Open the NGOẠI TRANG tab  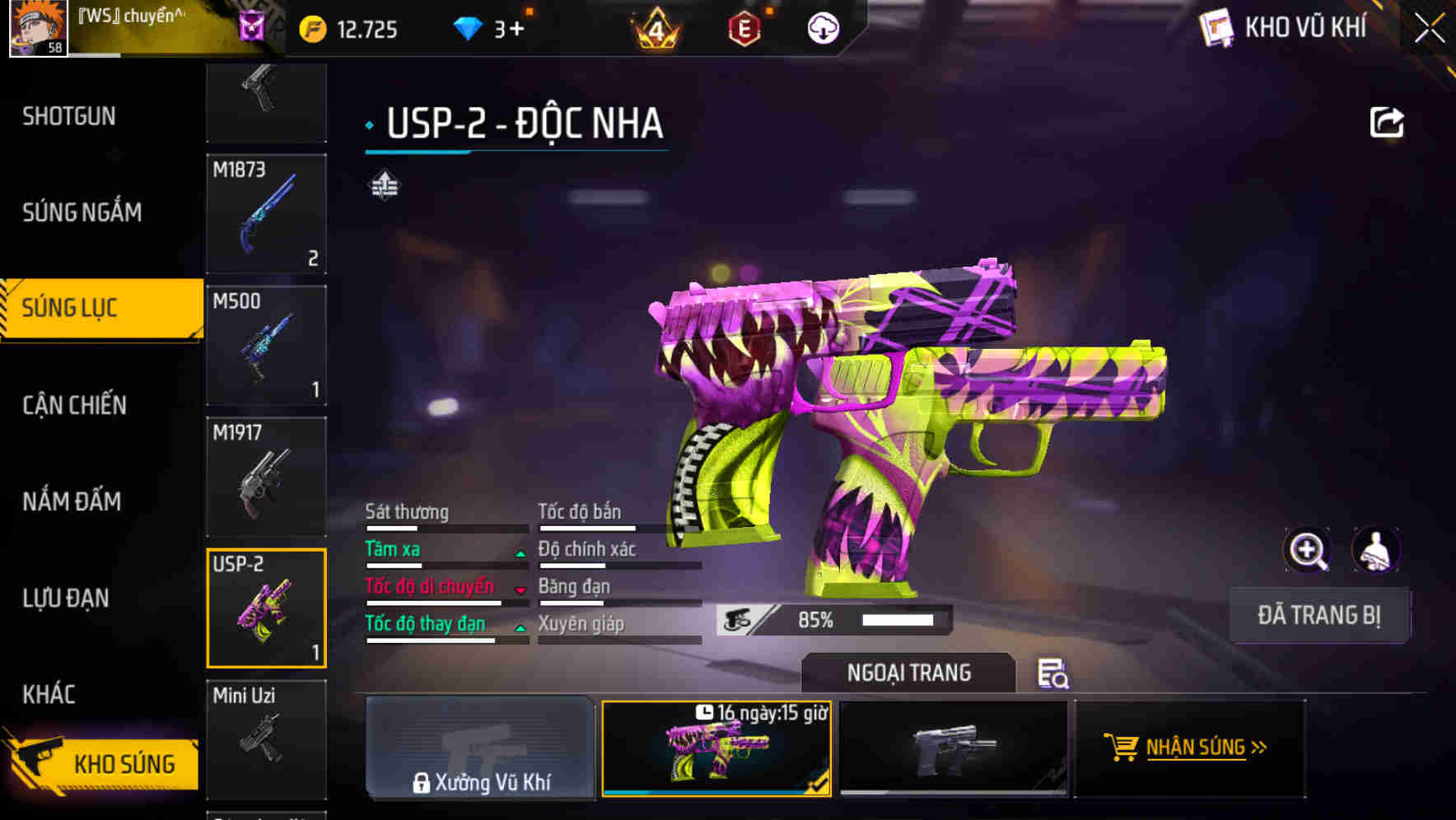point(909,673)
